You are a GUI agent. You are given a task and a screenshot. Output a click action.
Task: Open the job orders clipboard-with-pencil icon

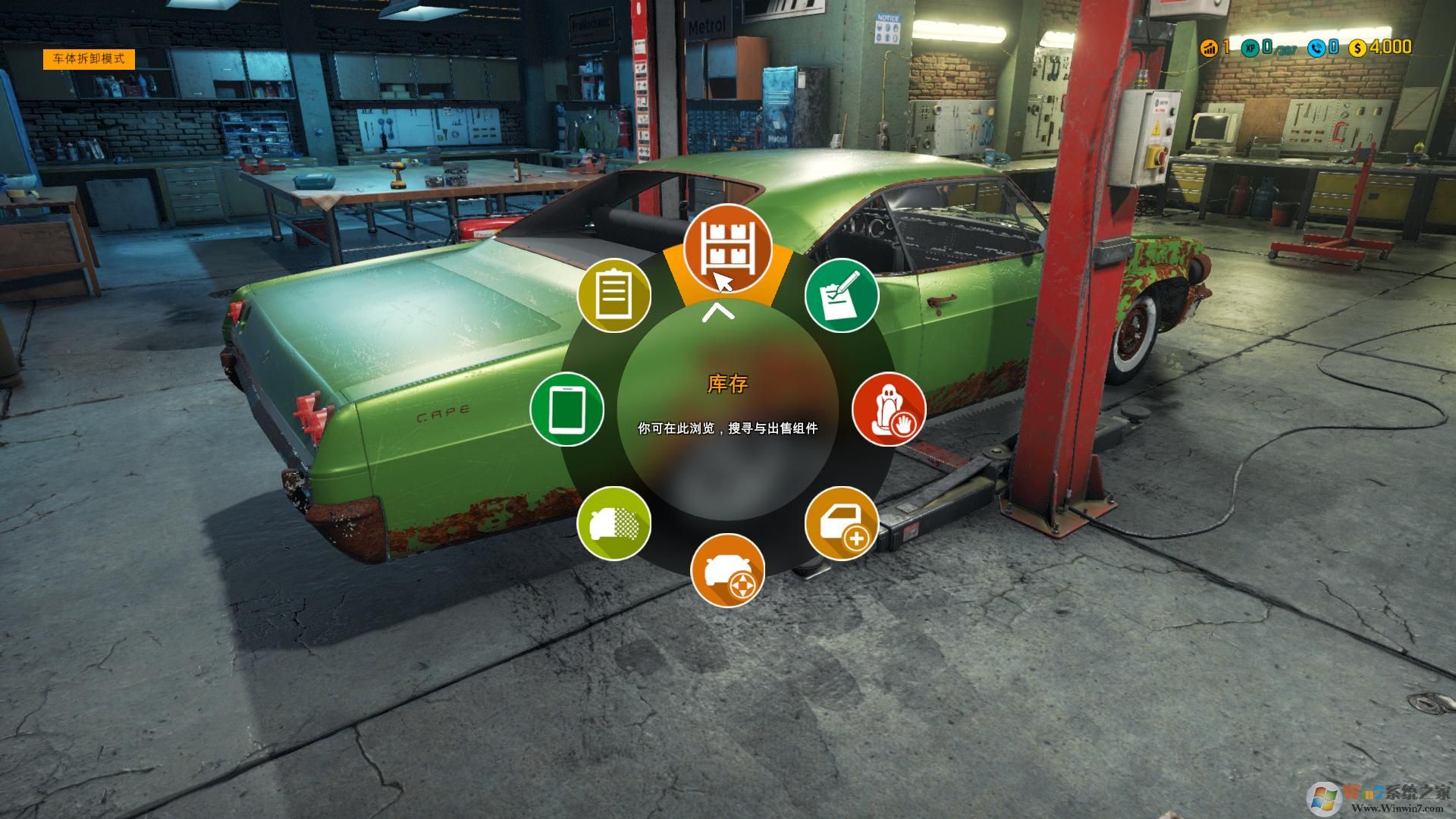point(840,294)
